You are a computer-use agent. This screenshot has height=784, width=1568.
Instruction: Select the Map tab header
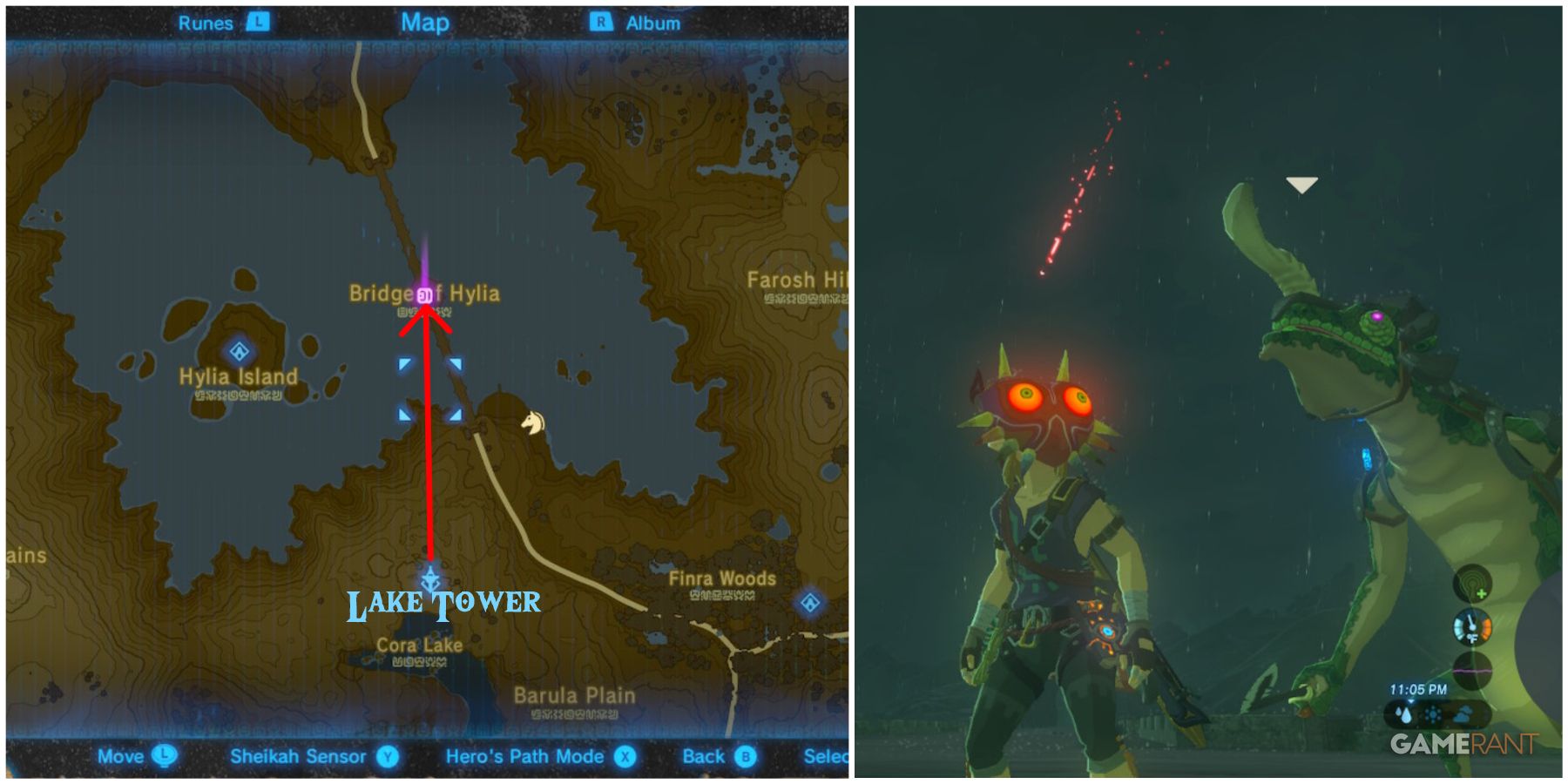pyautogui.click(x=424, y=24)
